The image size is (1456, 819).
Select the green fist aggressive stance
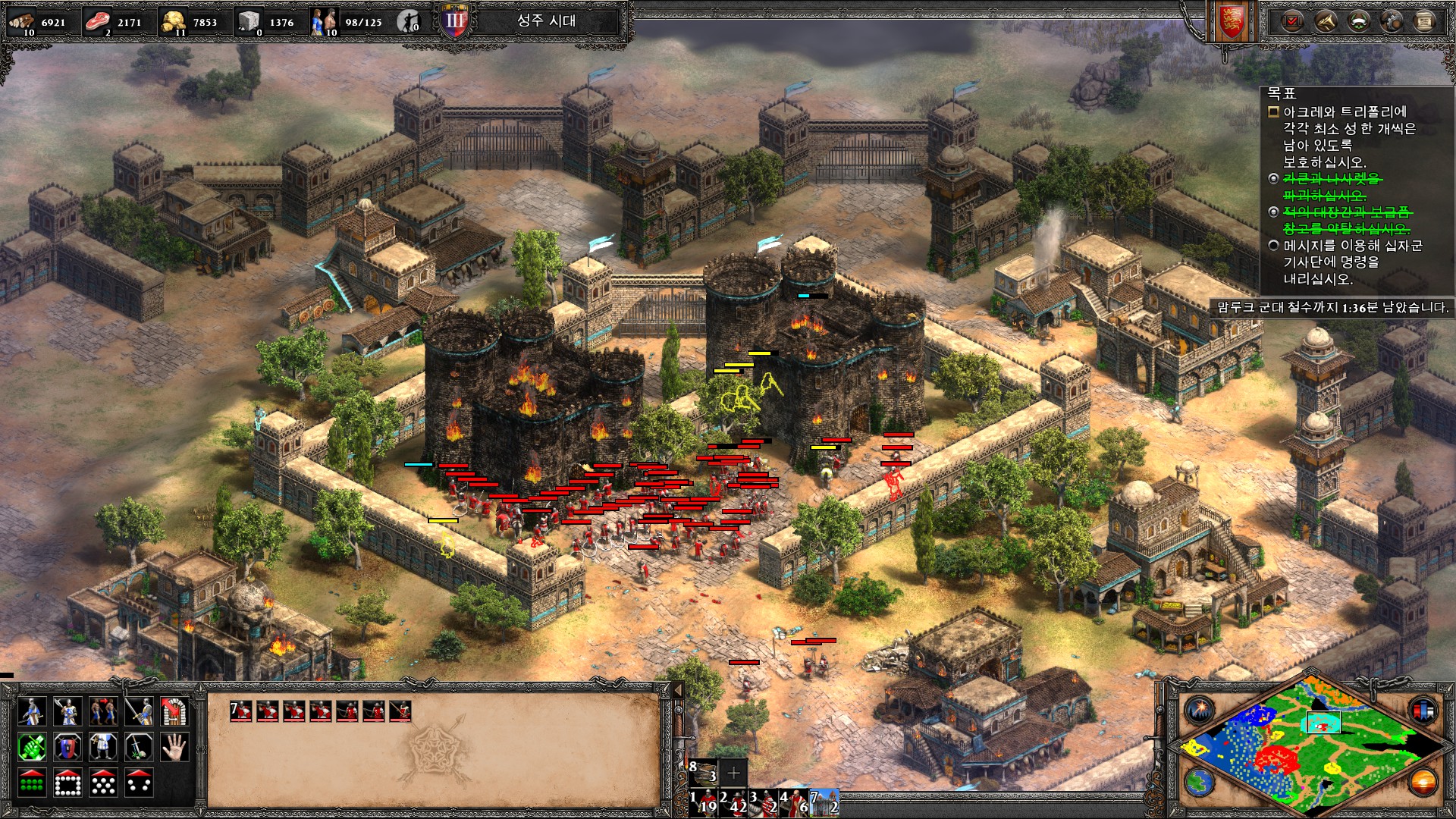[x=31, y=747]
